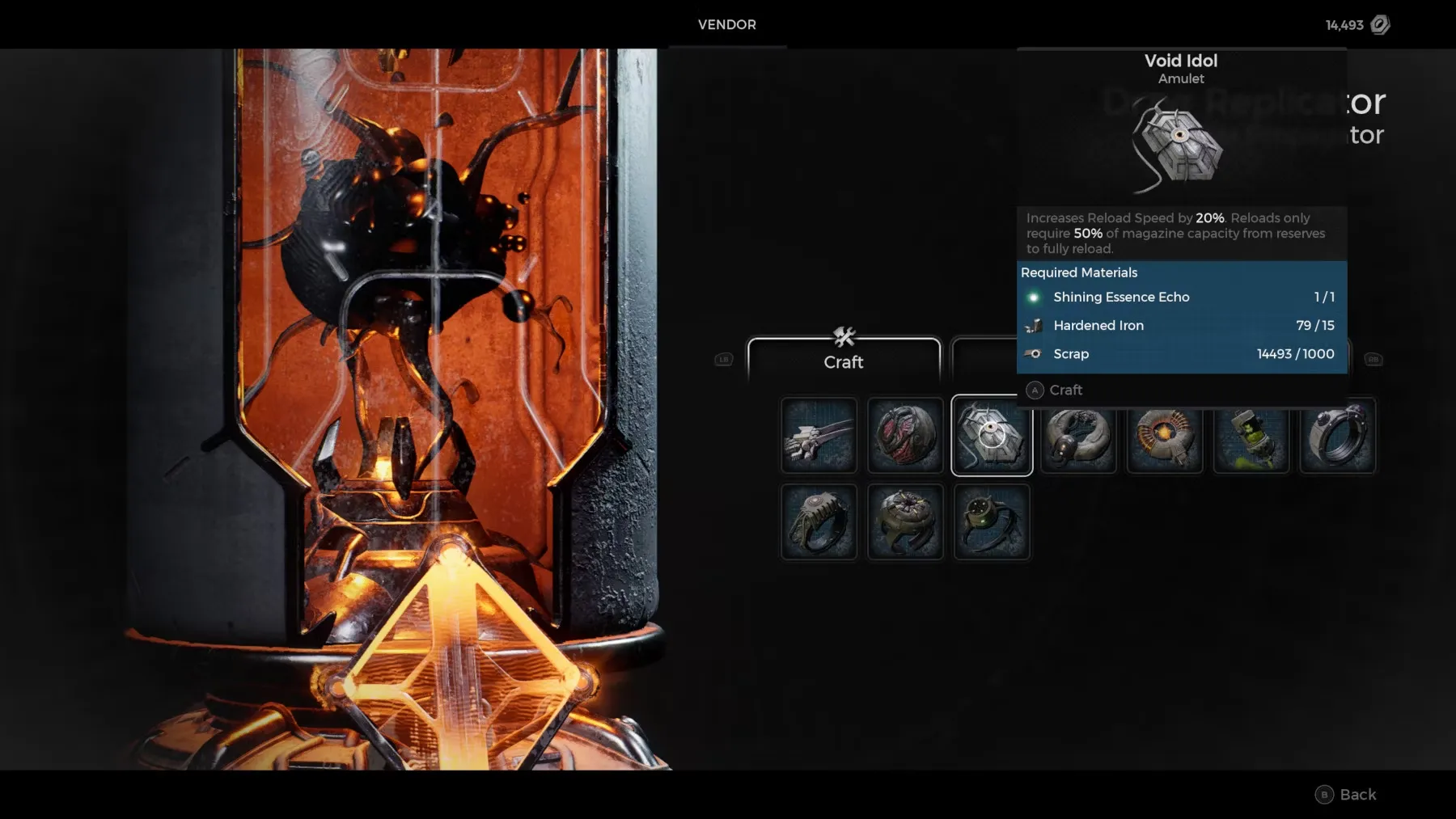
Task: Select the highlighted Void Idol amulet slot
Action: 992,435
